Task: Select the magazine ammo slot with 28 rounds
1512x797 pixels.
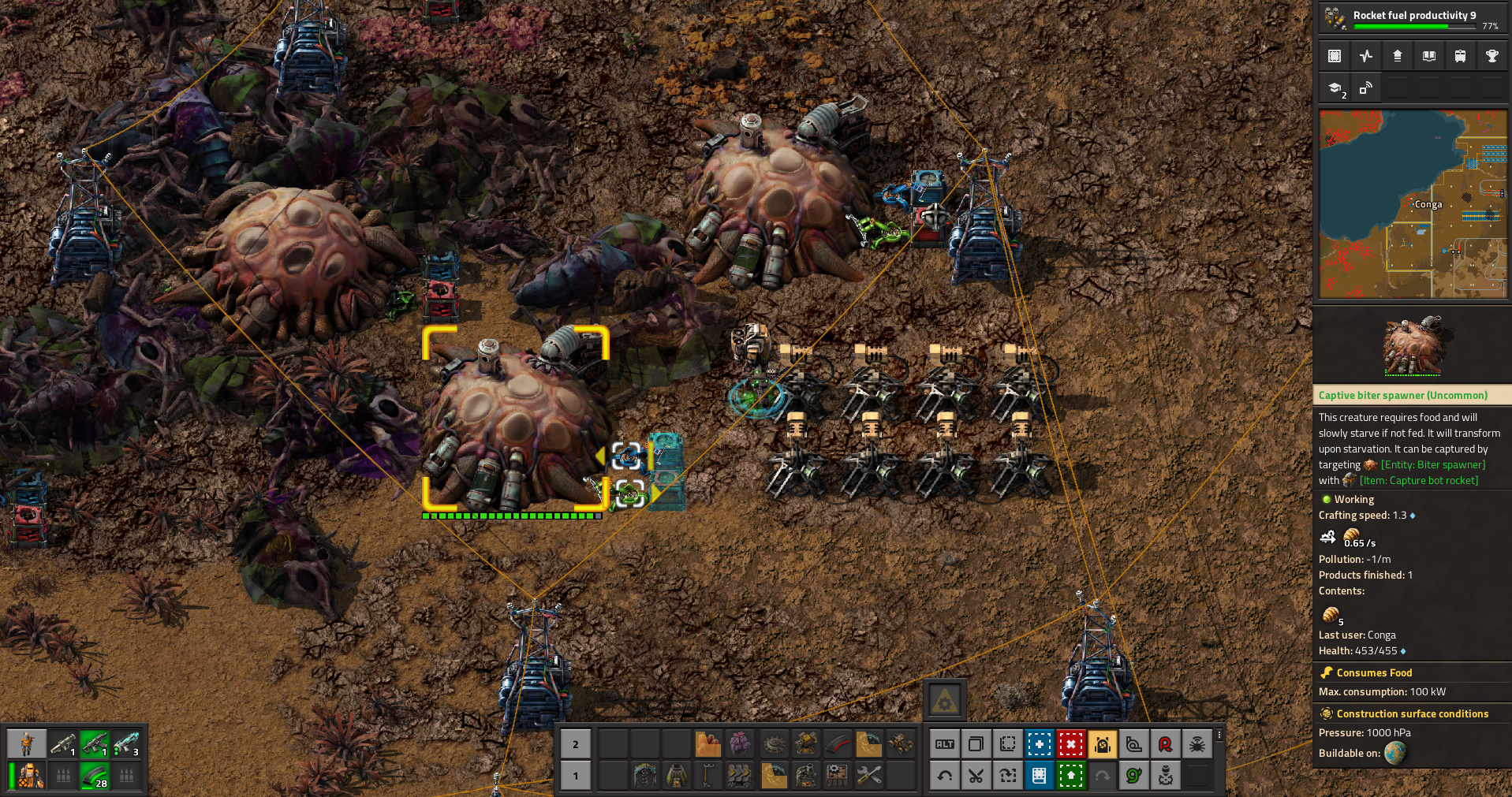Action: pos(95,776)
